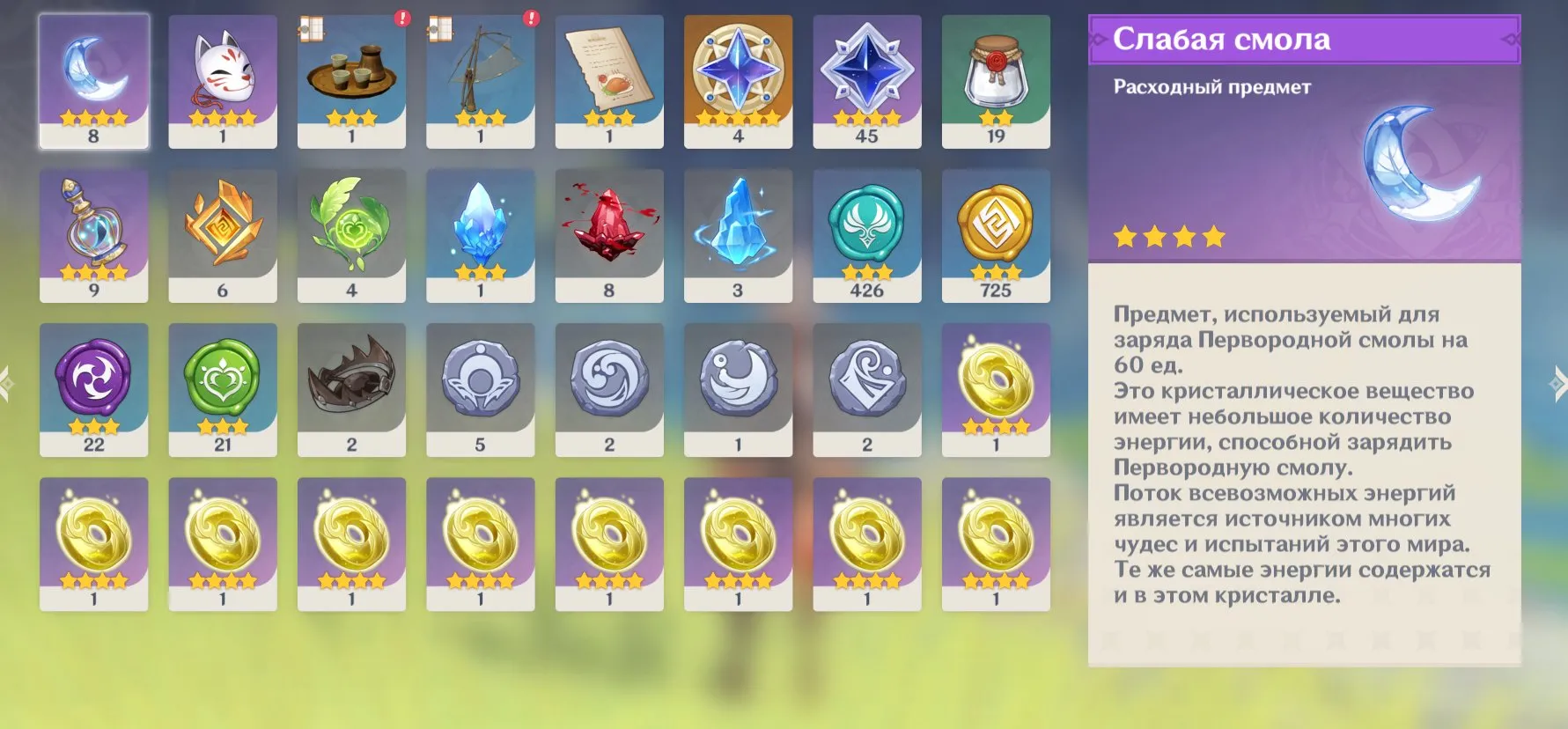
Task: Choose the golden Geo sigil with 725
Action: (x=996, y=235)
